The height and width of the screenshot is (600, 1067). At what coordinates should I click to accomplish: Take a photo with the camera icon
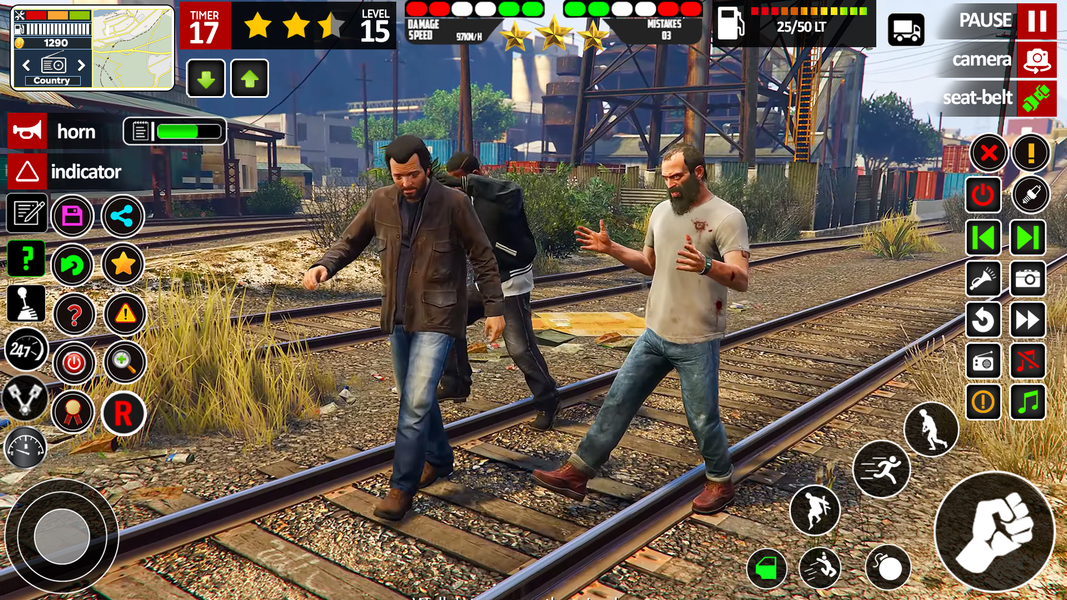pyautogui.click(x=1028, y=279)
